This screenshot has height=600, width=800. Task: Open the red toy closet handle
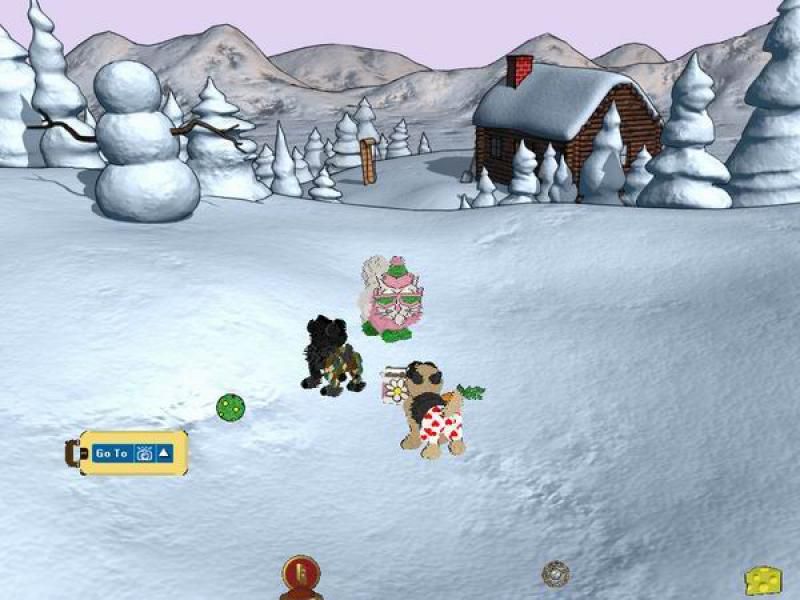pos(300,576)
